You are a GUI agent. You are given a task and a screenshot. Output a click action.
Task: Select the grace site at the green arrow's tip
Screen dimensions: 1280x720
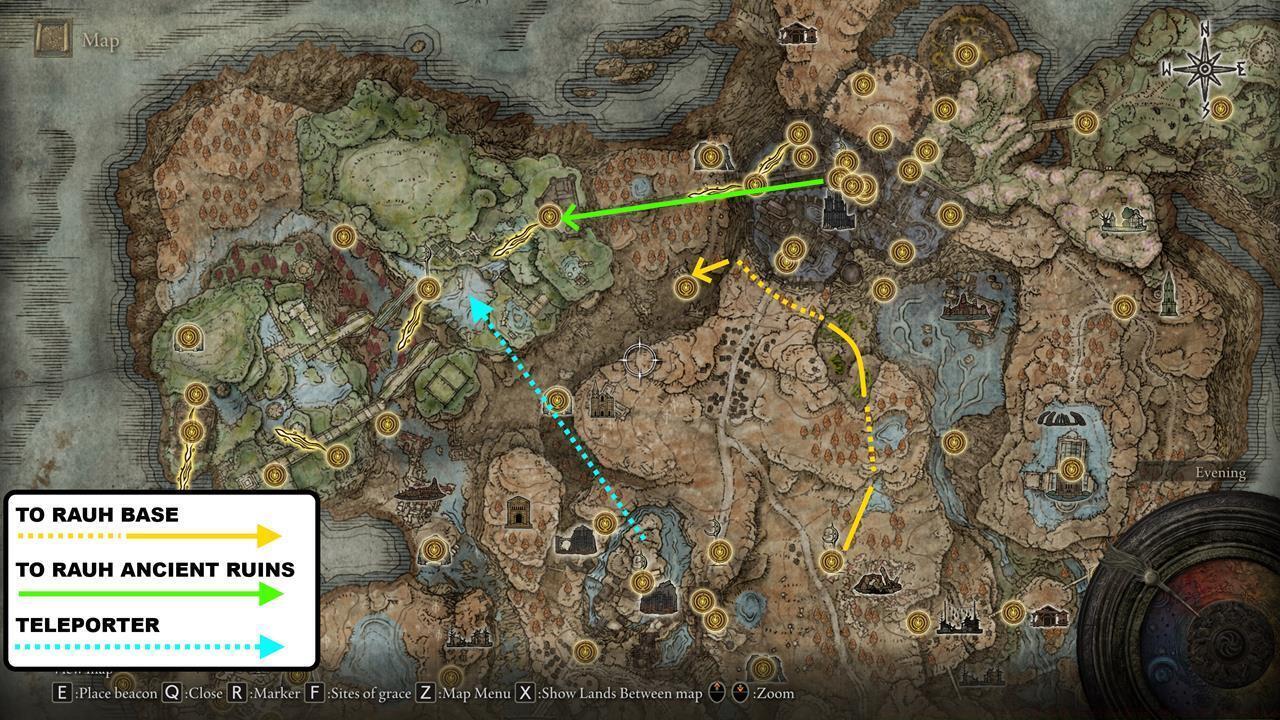click(551, 216)
